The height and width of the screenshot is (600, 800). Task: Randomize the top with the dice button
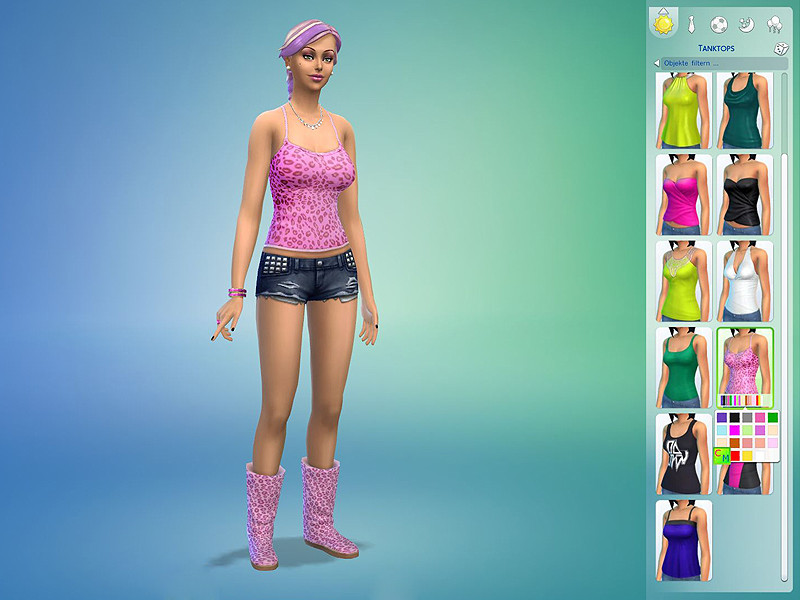tap(780, 48)
